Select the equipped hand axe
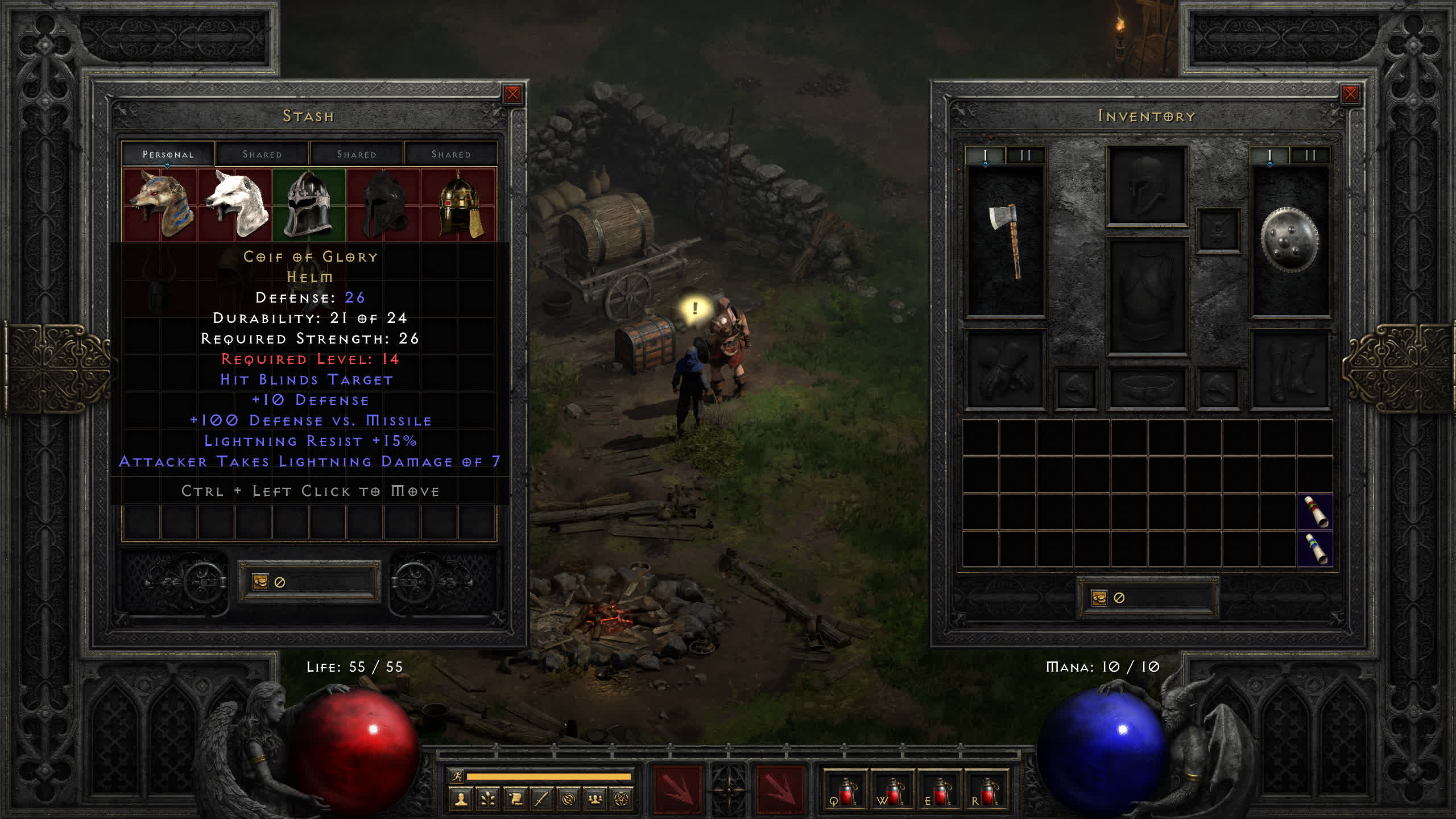The height and width of the screenshot is (819, 1456). 1006,241
